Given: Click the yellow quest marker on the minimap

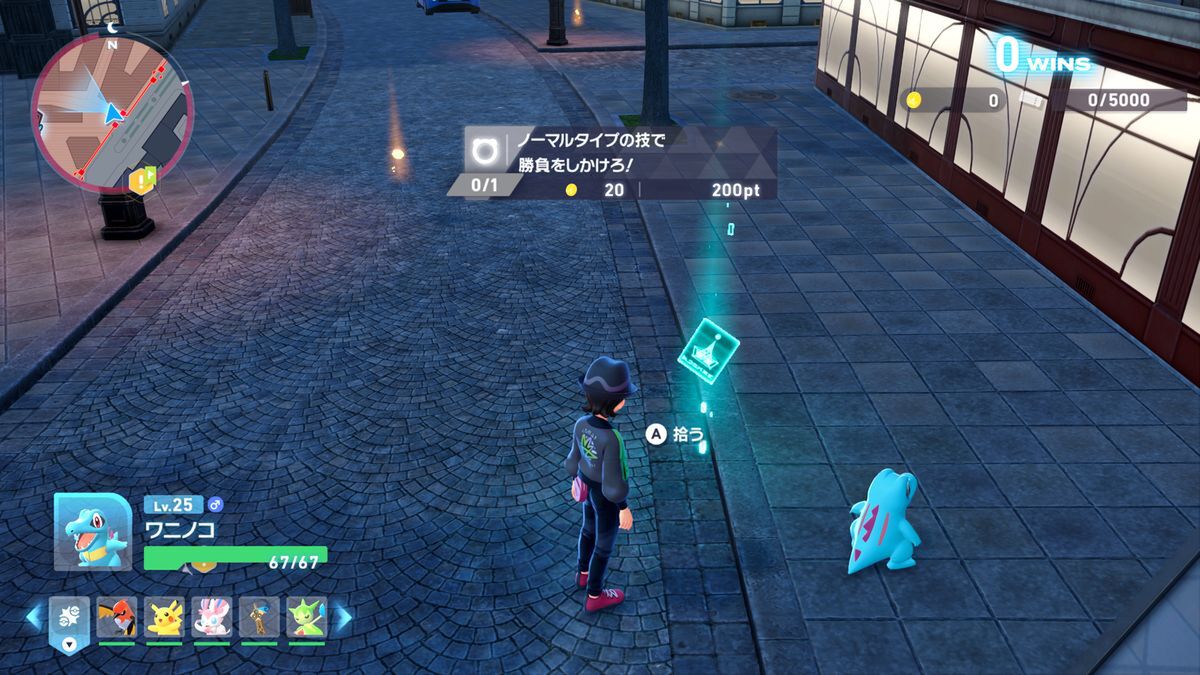Looking at the screenshot, I should click(147, 177).
